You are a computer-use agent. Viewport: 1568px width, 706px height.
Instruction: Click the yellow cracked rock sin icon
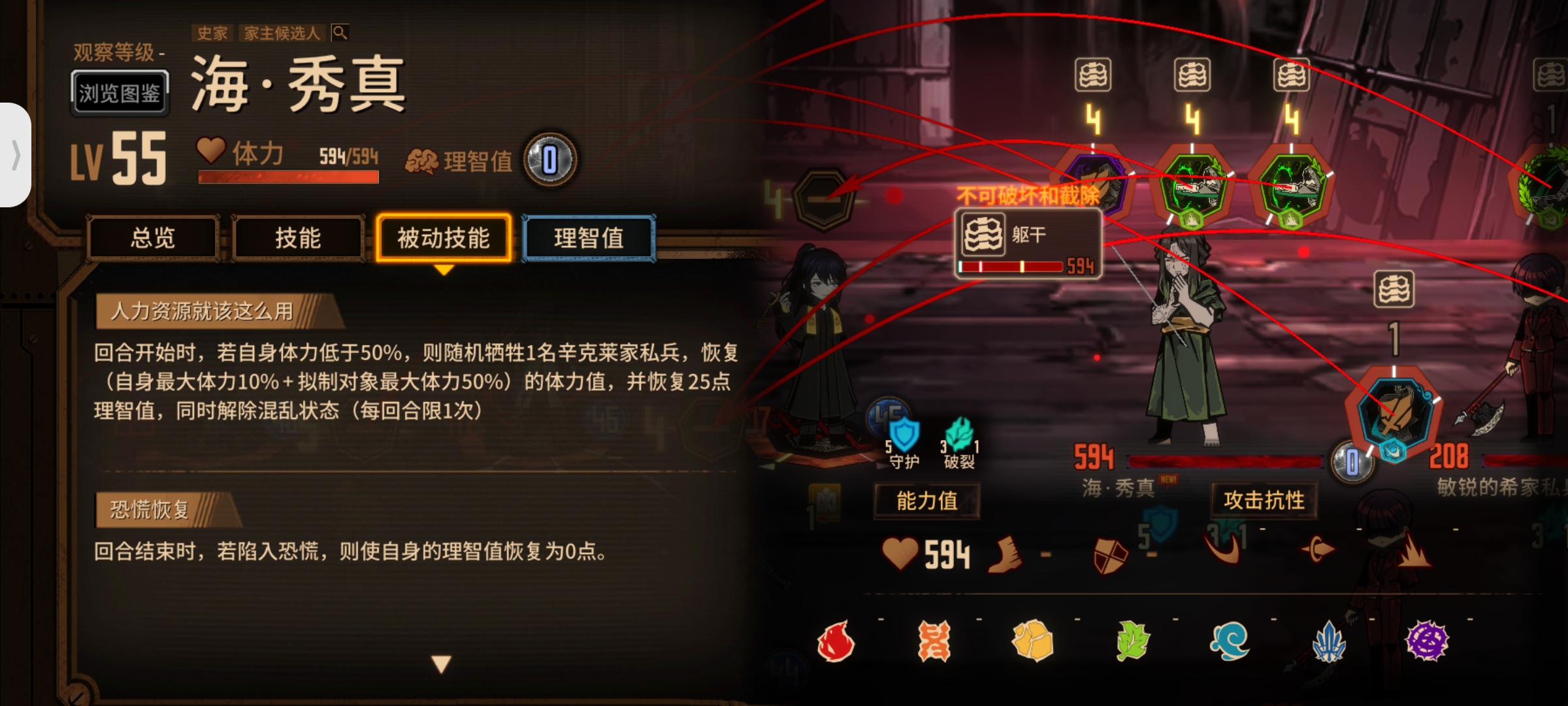pos(1033,641)
